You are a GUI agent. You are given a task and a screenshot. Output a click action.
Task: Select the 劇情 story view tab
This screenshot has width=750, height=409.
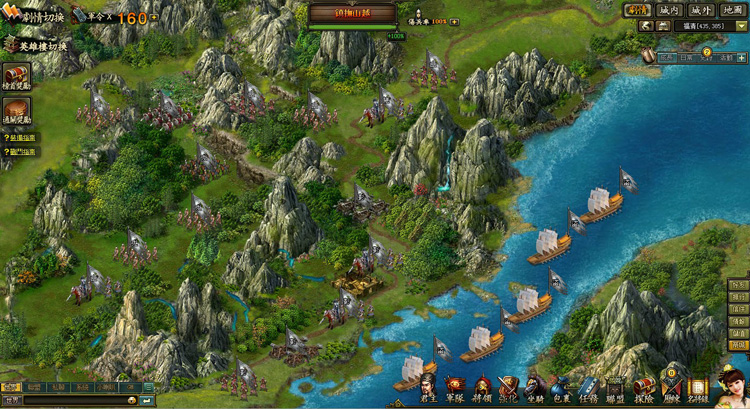coord(637,10)
